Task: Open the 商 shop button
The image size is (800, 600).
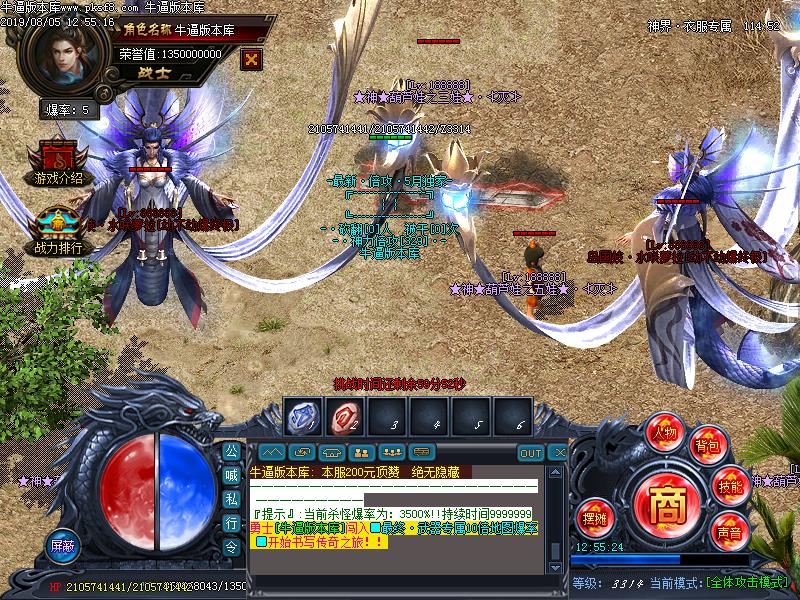Action: click(662, 497)
